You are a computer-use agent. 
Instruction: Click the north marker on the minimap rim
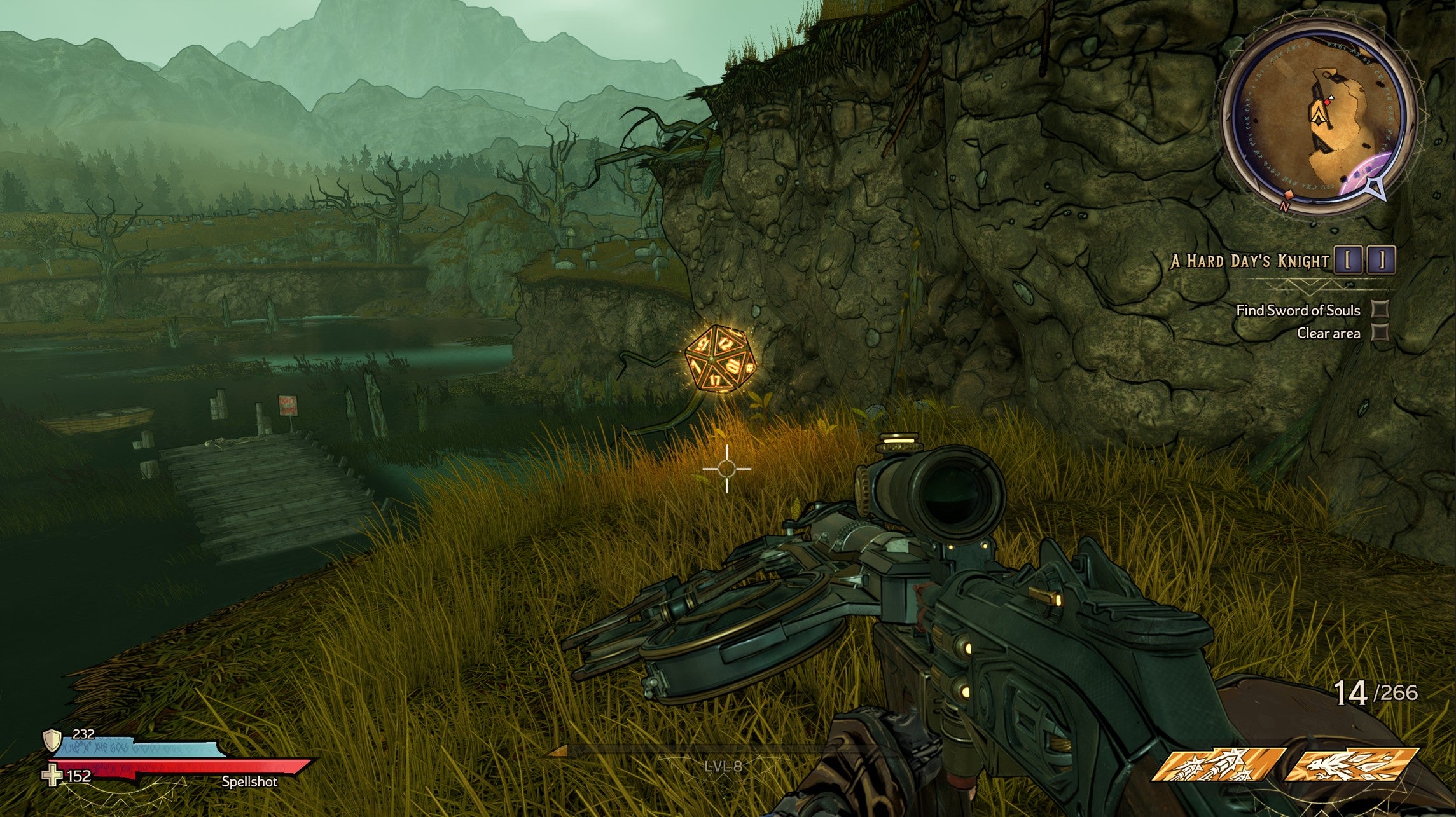point(1284,207)
